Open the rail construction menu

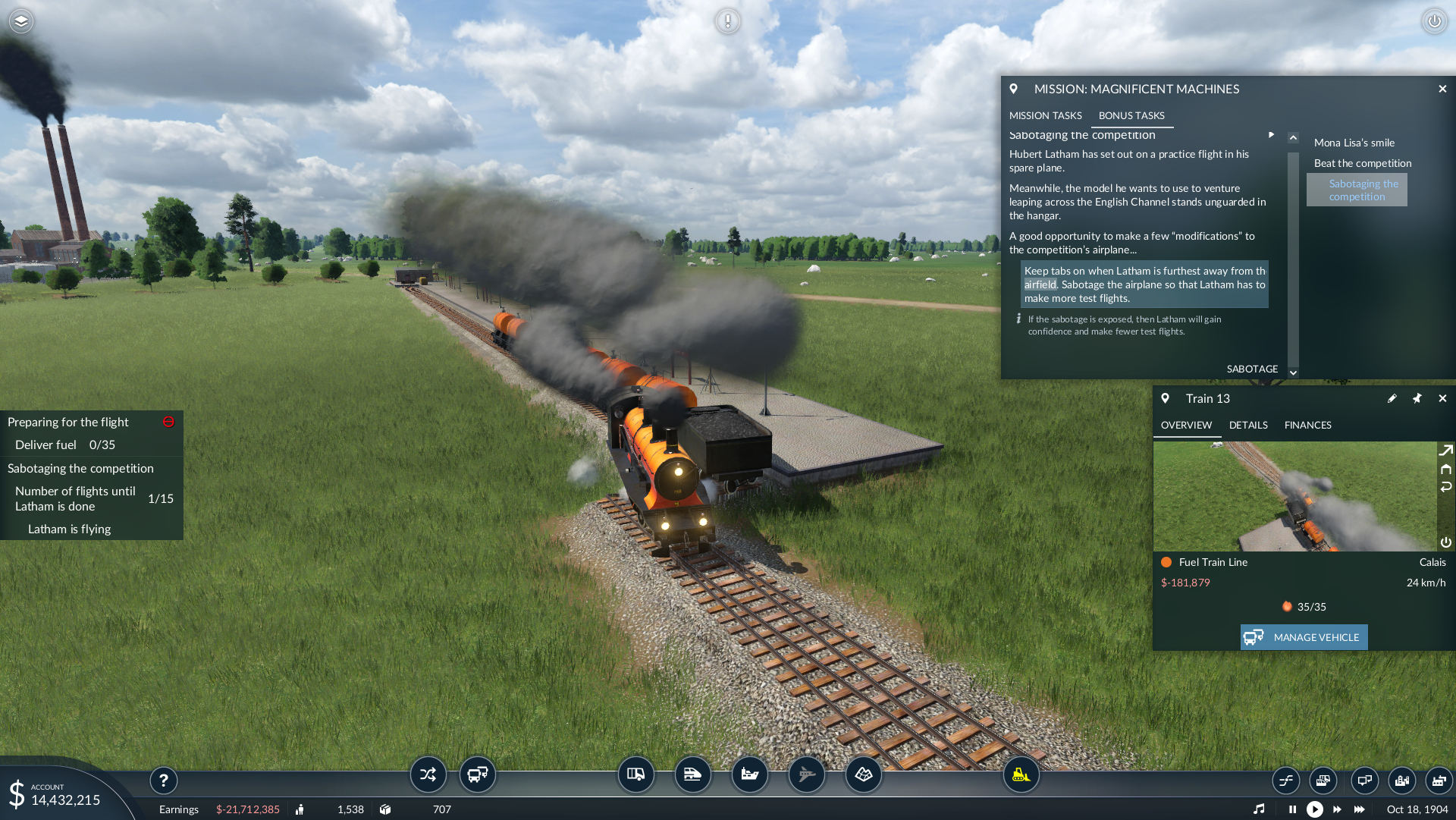(692, 774)
